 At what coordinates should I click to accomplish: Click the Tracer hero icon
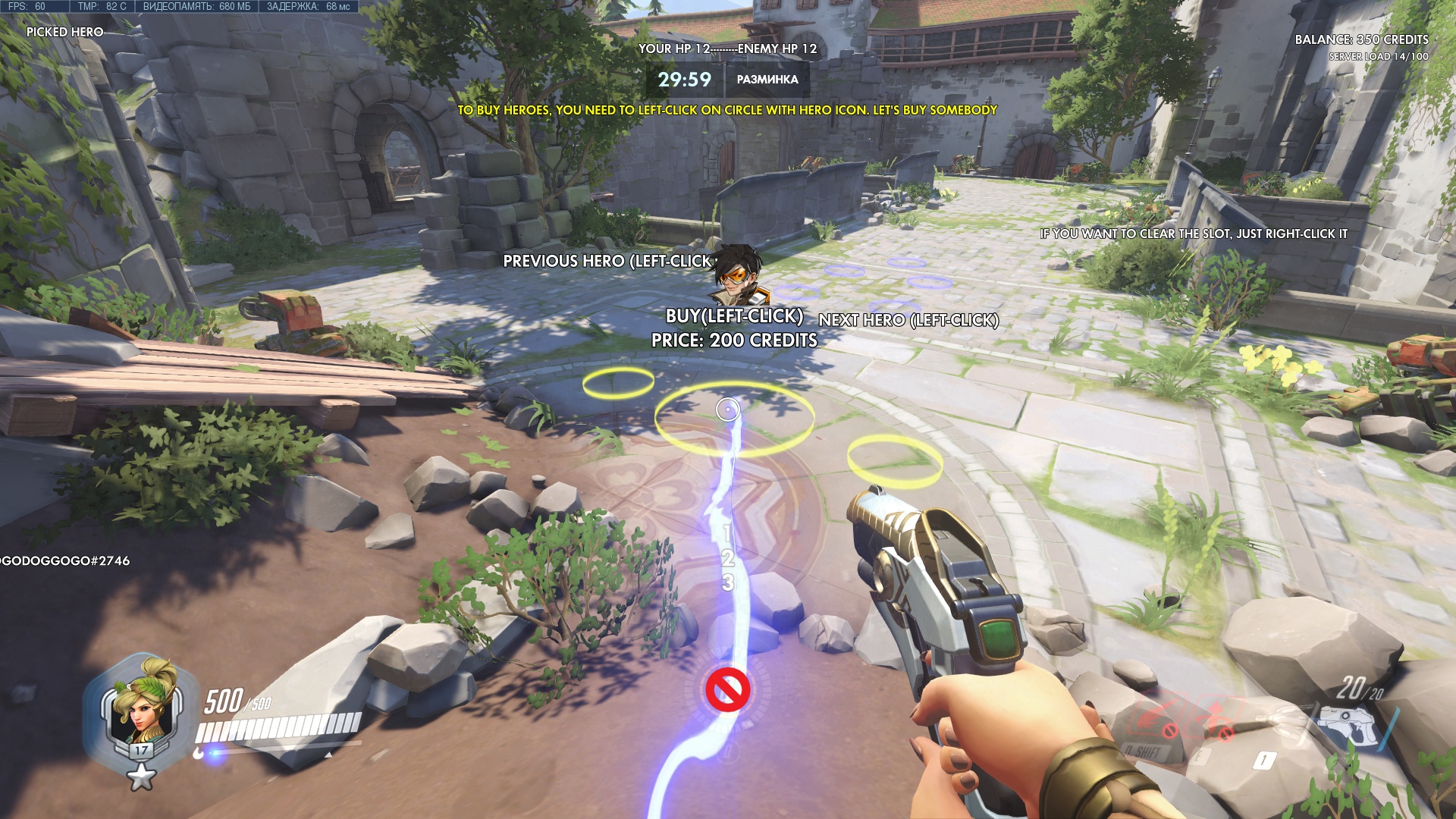[736, 275]
